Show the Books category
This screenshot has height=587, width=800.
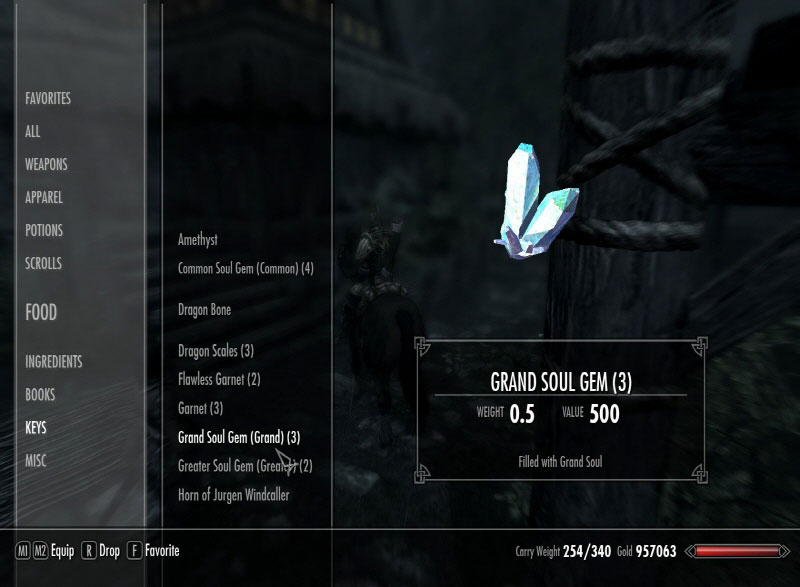[40, 394]
